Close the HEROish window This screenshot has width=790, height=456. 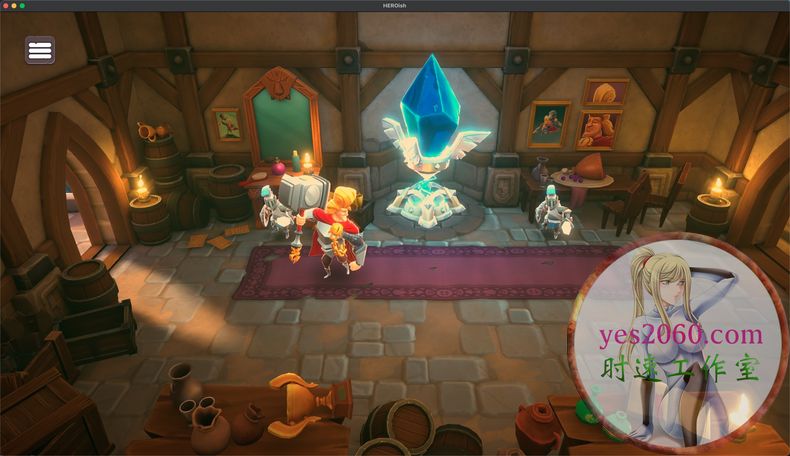point(5,5)
